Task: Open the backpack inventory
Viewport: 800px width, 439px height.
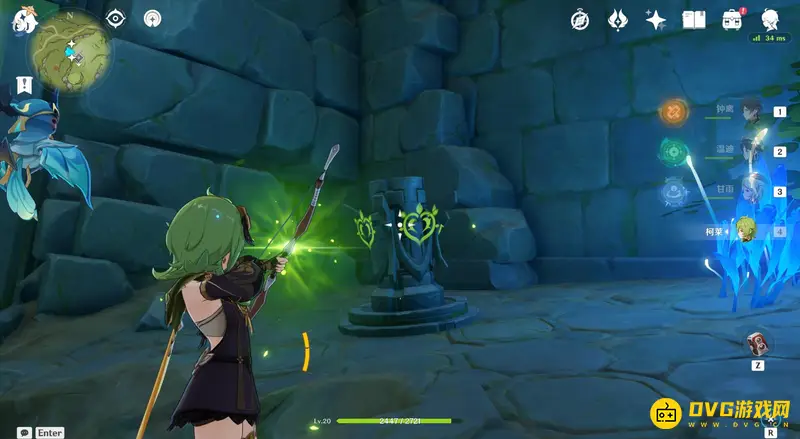Action: (x=731, y=20)
